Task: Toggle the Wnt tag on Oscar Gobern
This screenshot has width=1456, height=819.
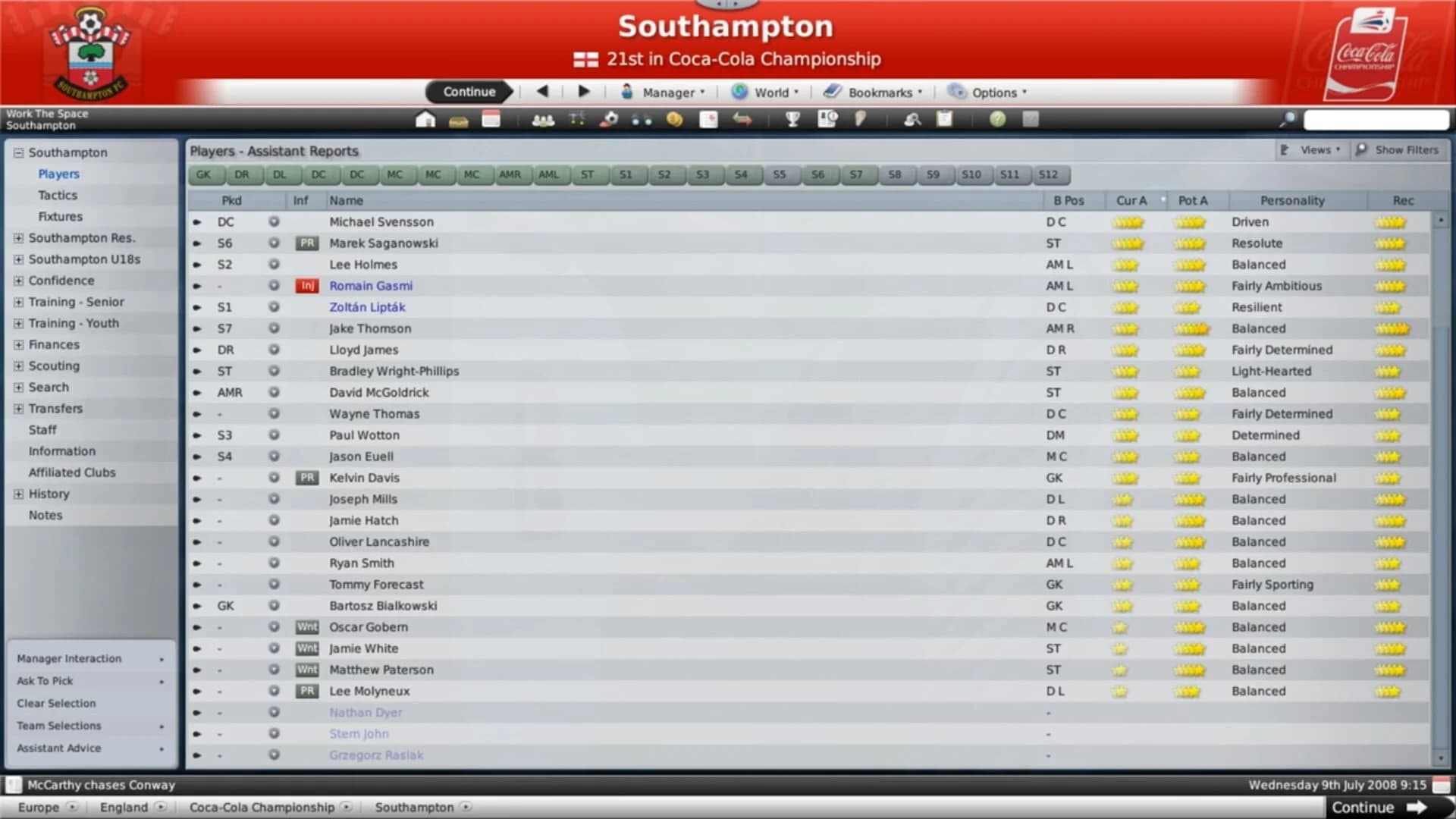Action: pyautogui.click(x=306, y=627)
